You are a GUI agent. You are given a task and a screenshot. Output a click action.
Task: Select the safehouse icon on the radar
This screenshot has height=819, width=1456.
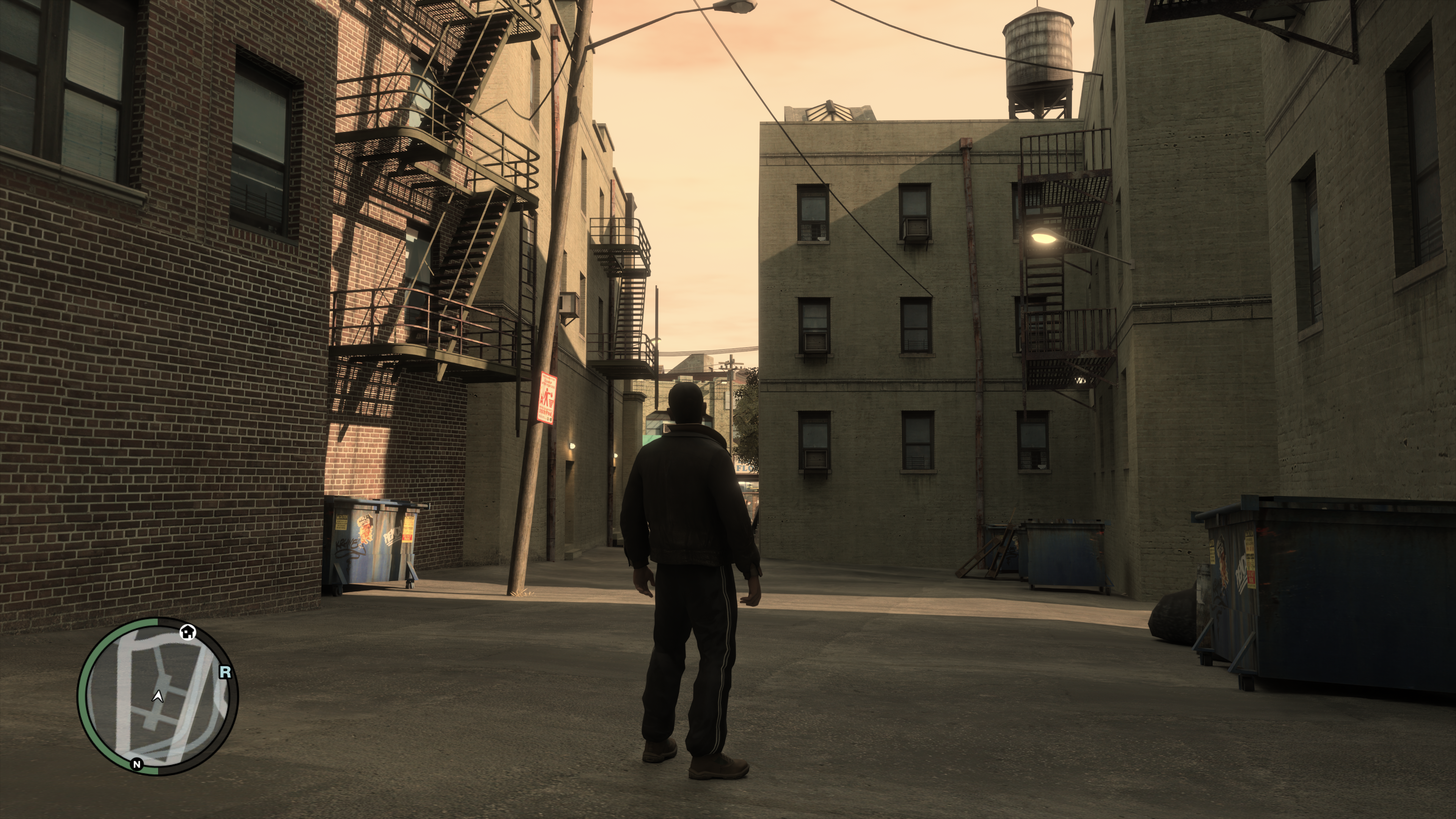(x=188, y=631)
